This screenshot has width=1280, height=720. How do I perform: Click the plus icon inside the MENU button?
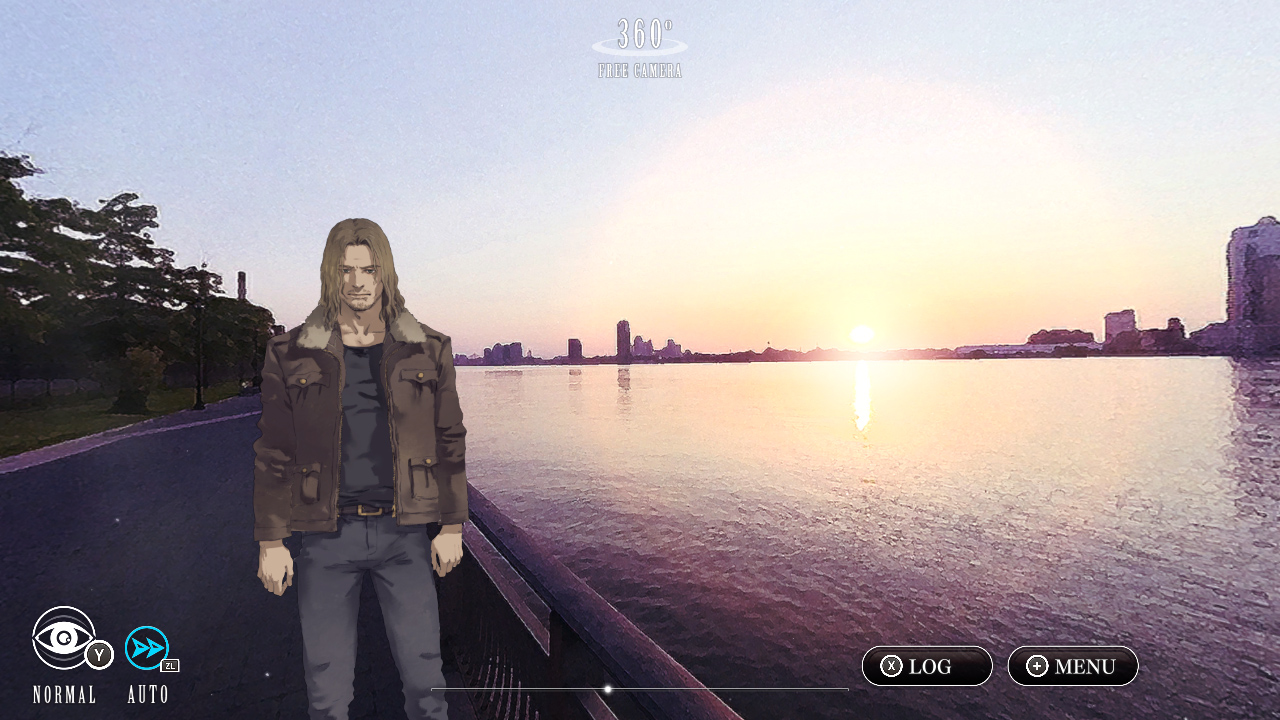[x=1037, y=666]
